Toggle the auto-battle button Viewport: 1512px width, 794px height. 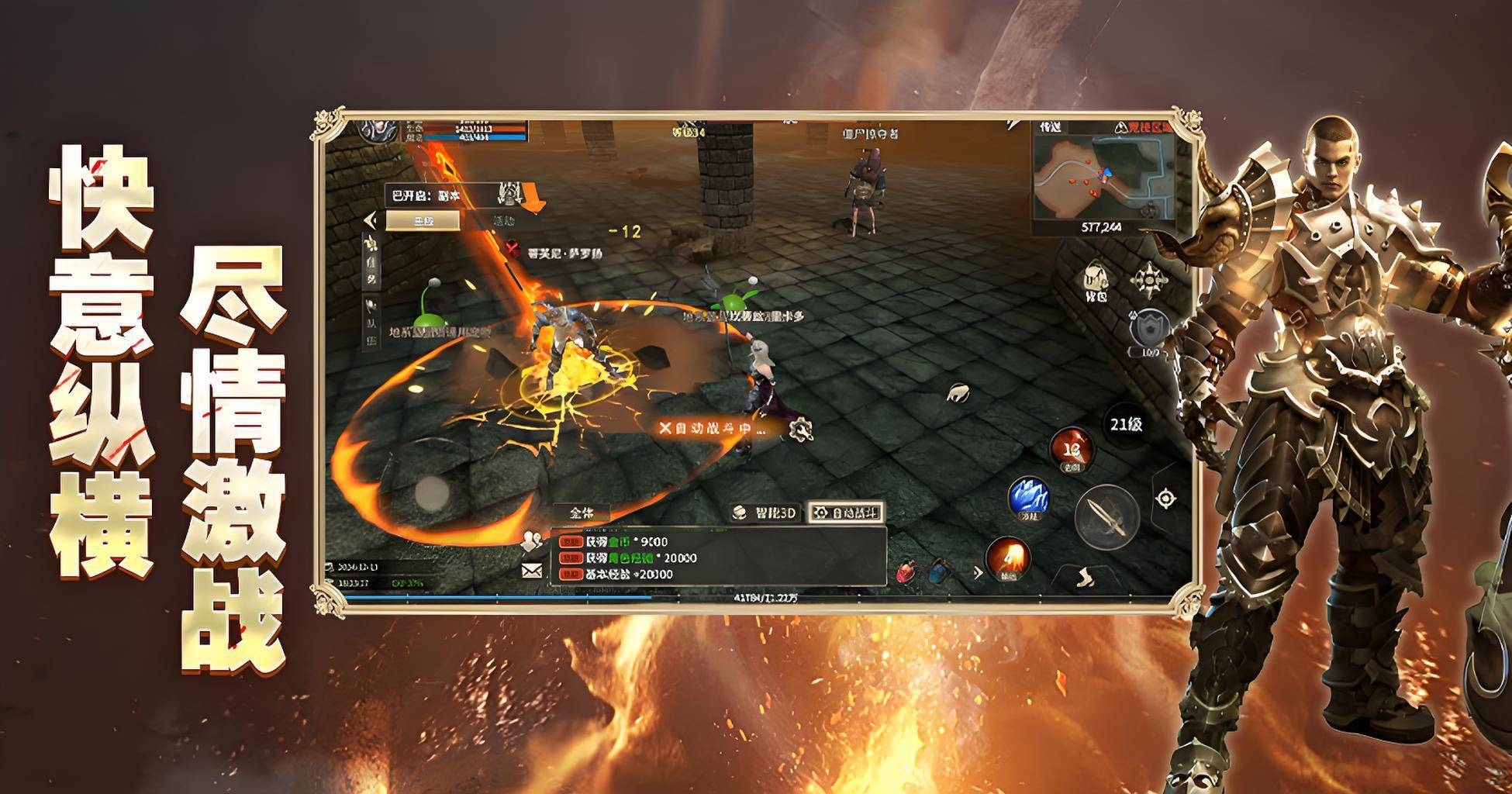845,513
